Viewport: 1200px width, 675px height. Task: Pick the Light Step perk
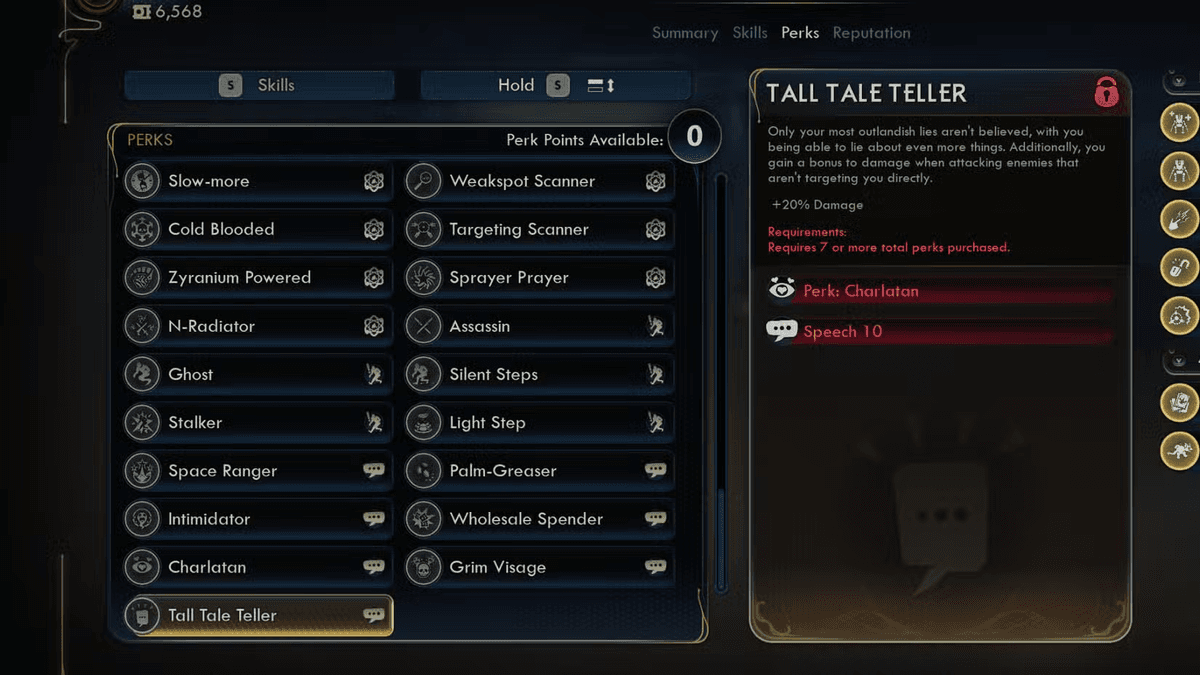(x=540, y=422)
